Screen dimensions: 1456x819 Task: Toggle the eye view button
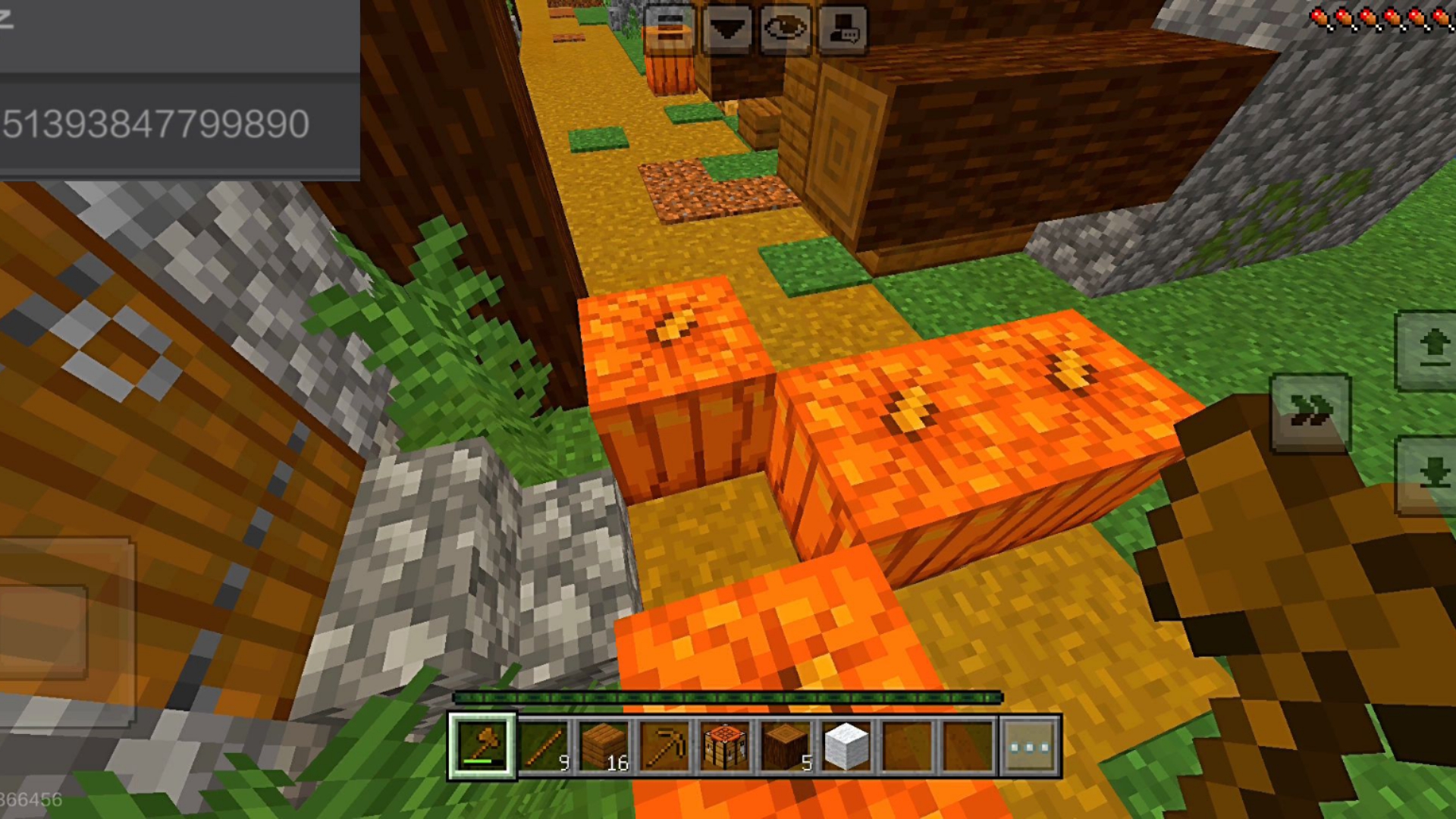tap(785, 29)
